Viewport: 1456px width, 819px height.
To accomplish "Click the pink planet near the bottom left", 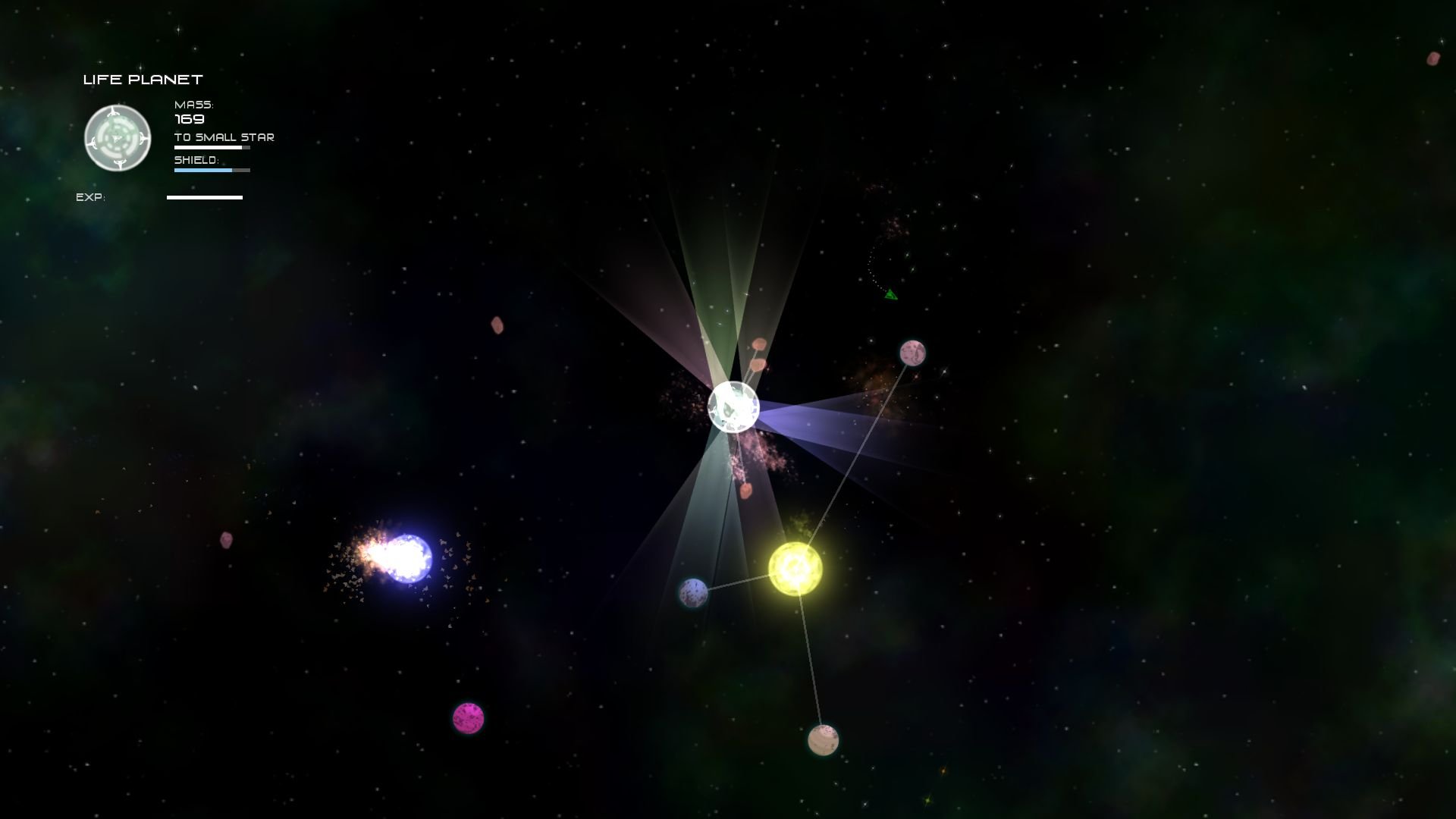I will click(x=468, y=716).
